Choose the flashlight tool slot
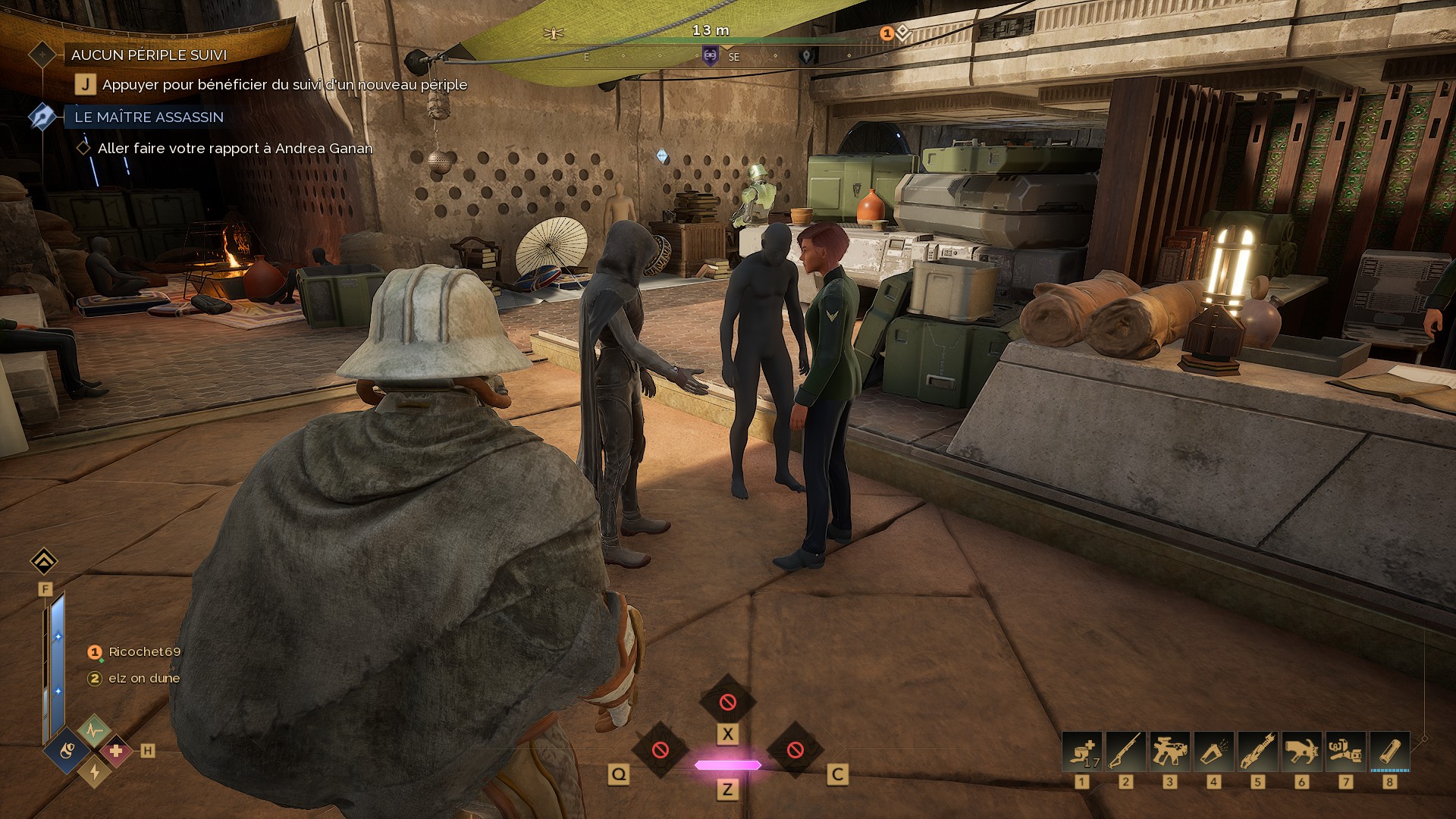The image size is (1456, 819). [x=1214, y=752]
